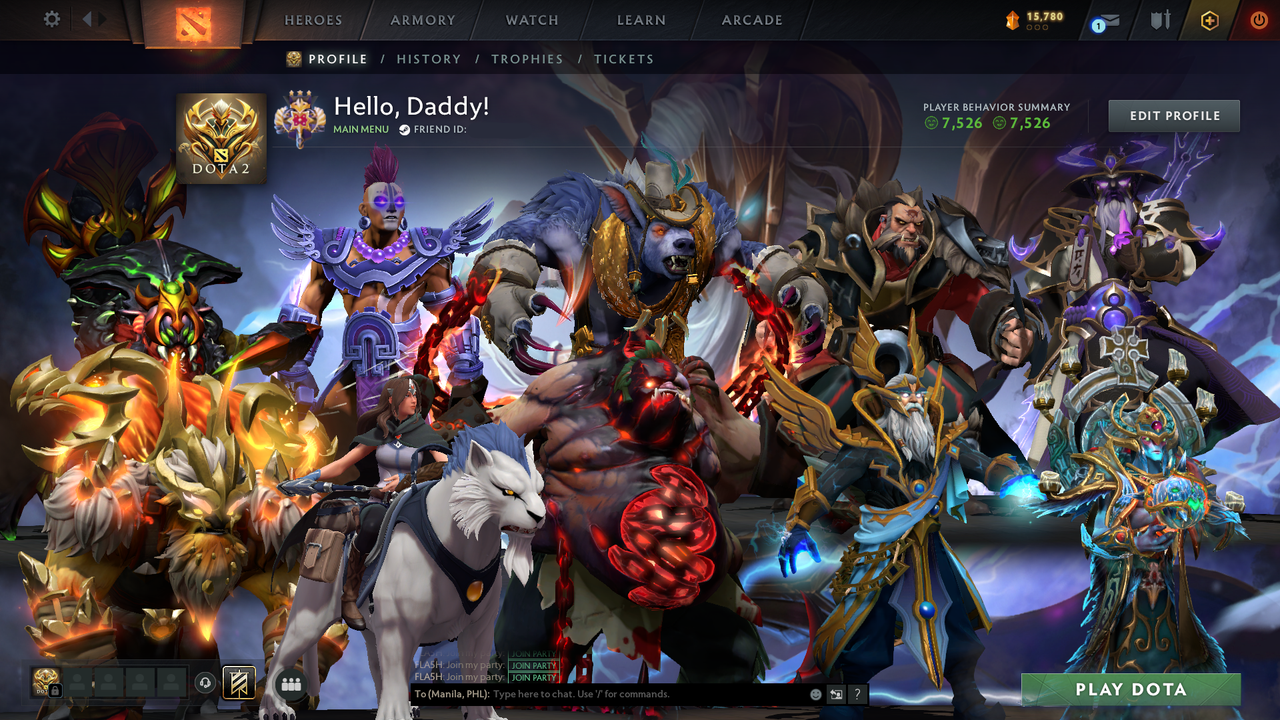Click the screenshot share icon next to chat
Viewport: 1280px width, 720px height.
(x=836, y=692)
